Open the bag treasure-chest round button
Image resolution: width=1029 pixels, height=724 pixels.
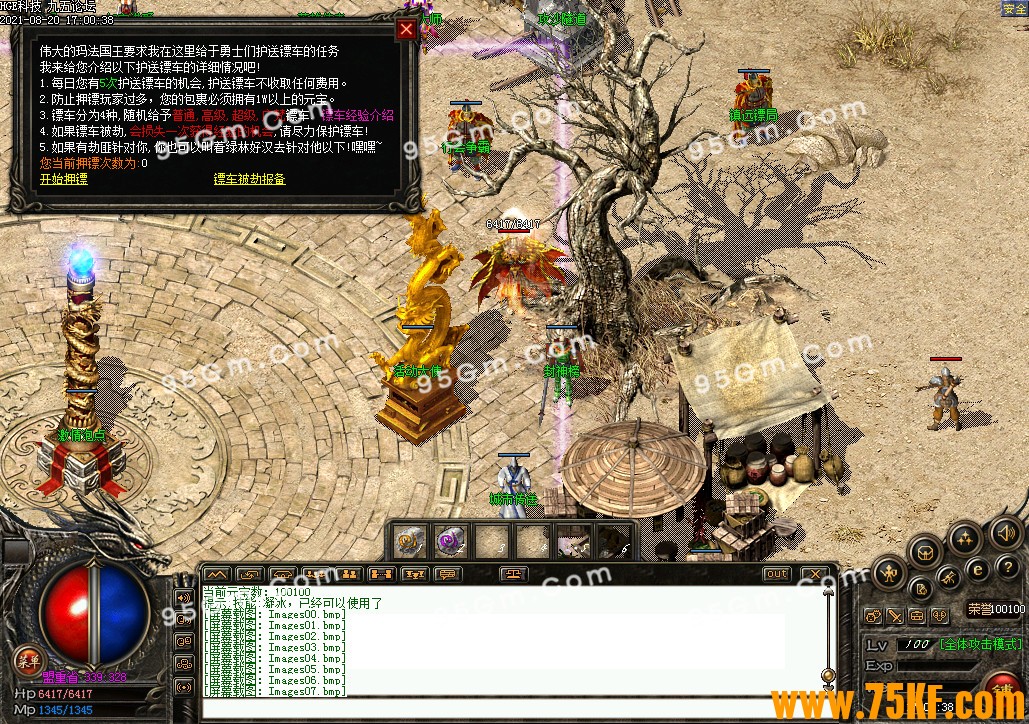pos(926,553)
